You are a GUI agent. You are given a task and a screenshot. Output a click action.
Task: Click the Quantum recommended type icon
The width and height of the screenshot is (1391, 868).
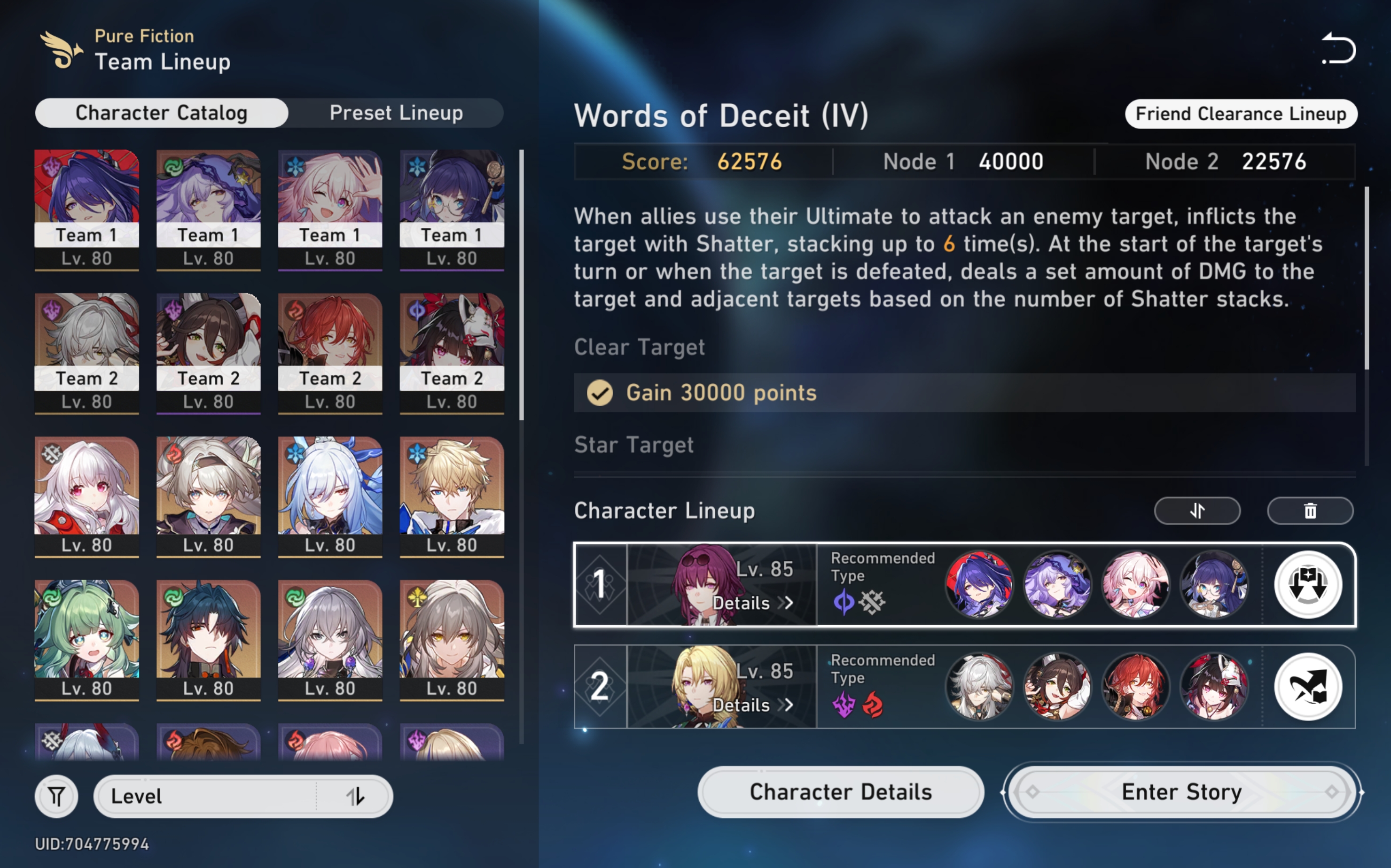pos(844,602)
